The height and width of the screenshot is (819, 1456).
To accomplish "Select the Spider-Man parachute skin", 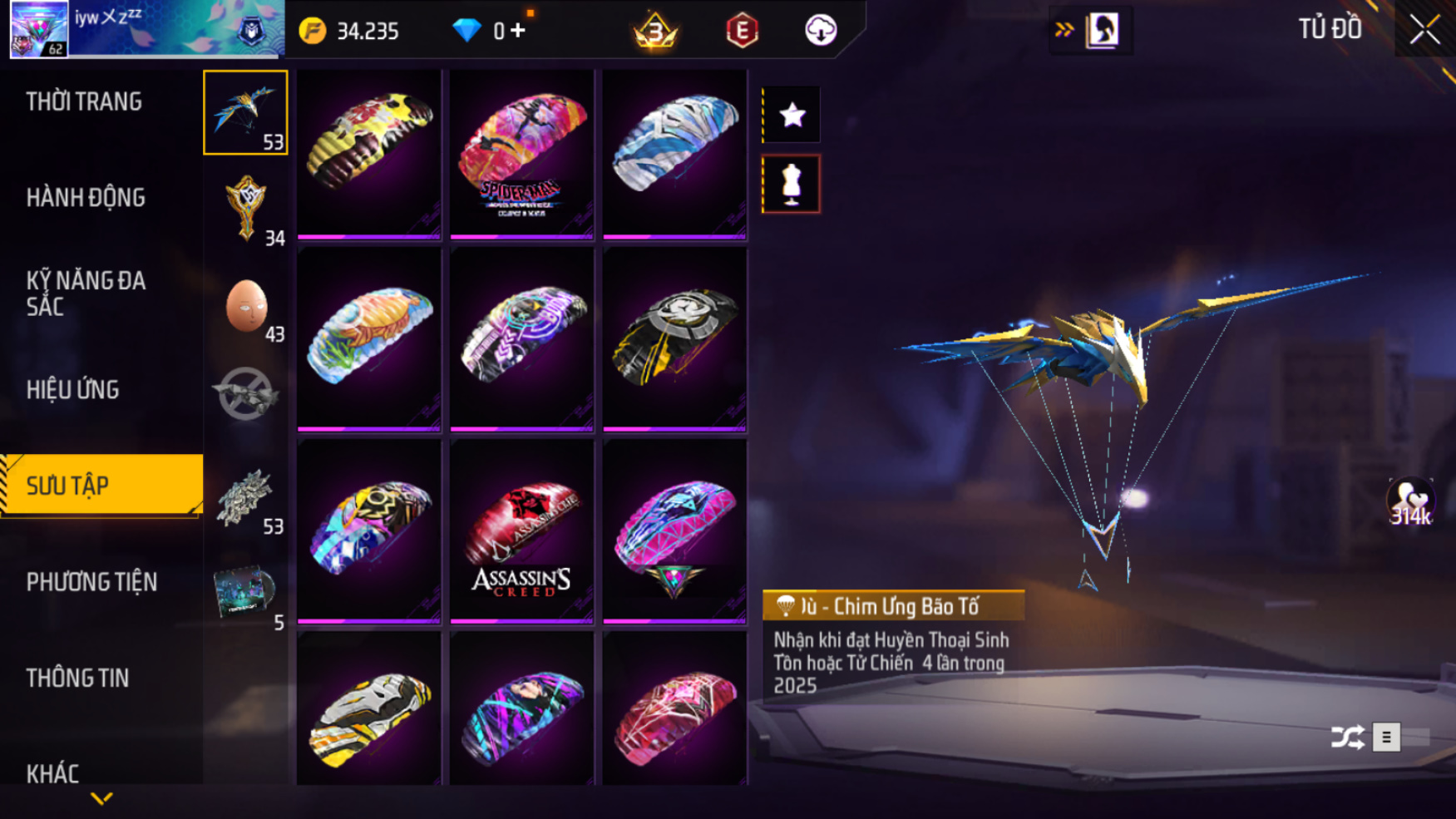I will [x=521, y=155].
